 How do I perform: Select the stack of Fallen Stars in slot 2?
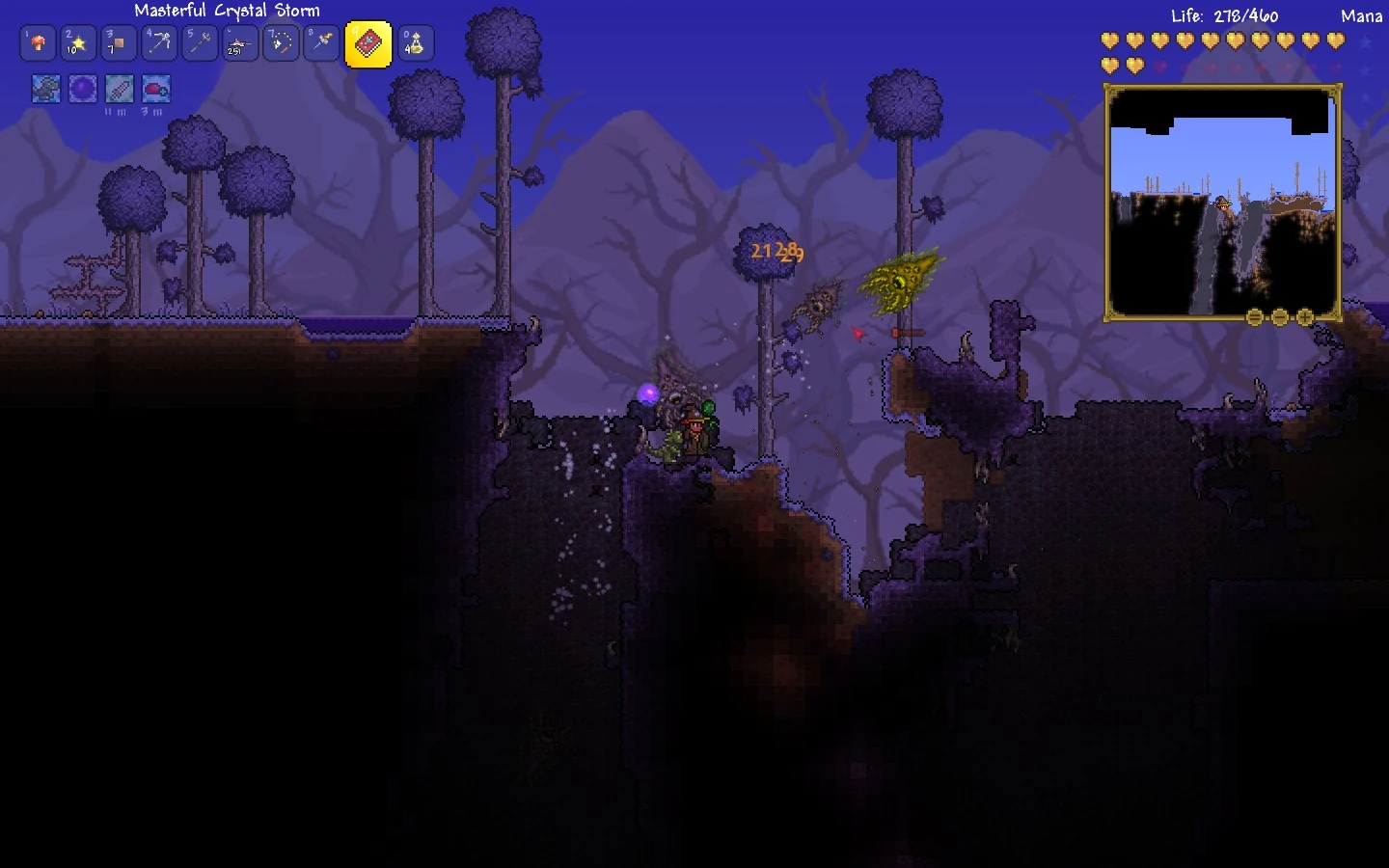coord(78,43)
